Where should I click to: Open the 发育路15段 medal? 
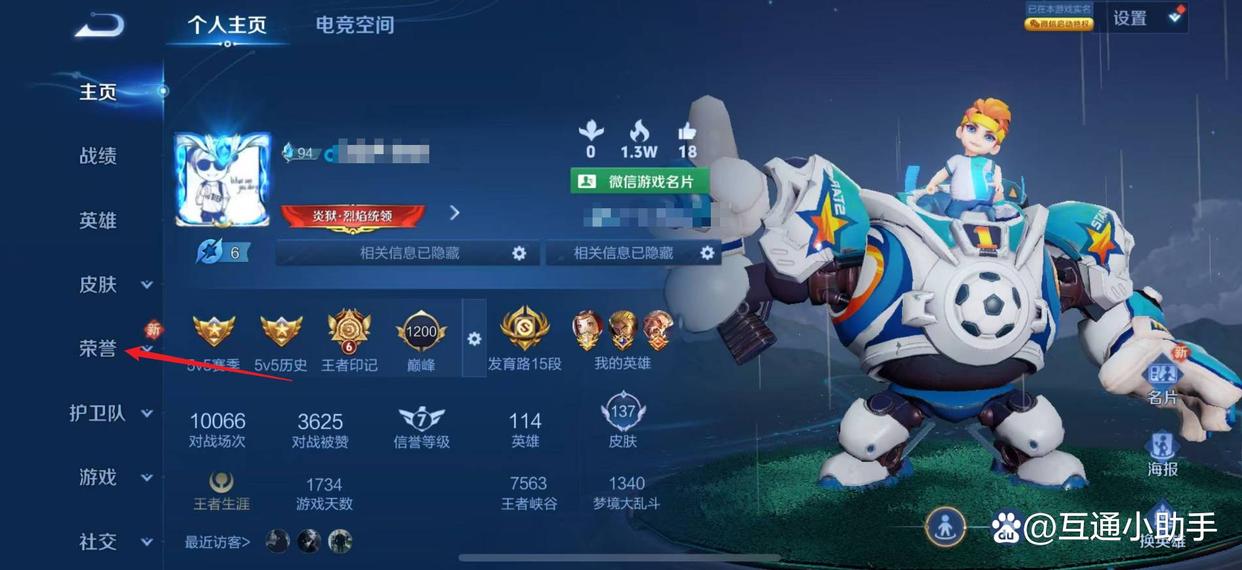tap(525, 338)
